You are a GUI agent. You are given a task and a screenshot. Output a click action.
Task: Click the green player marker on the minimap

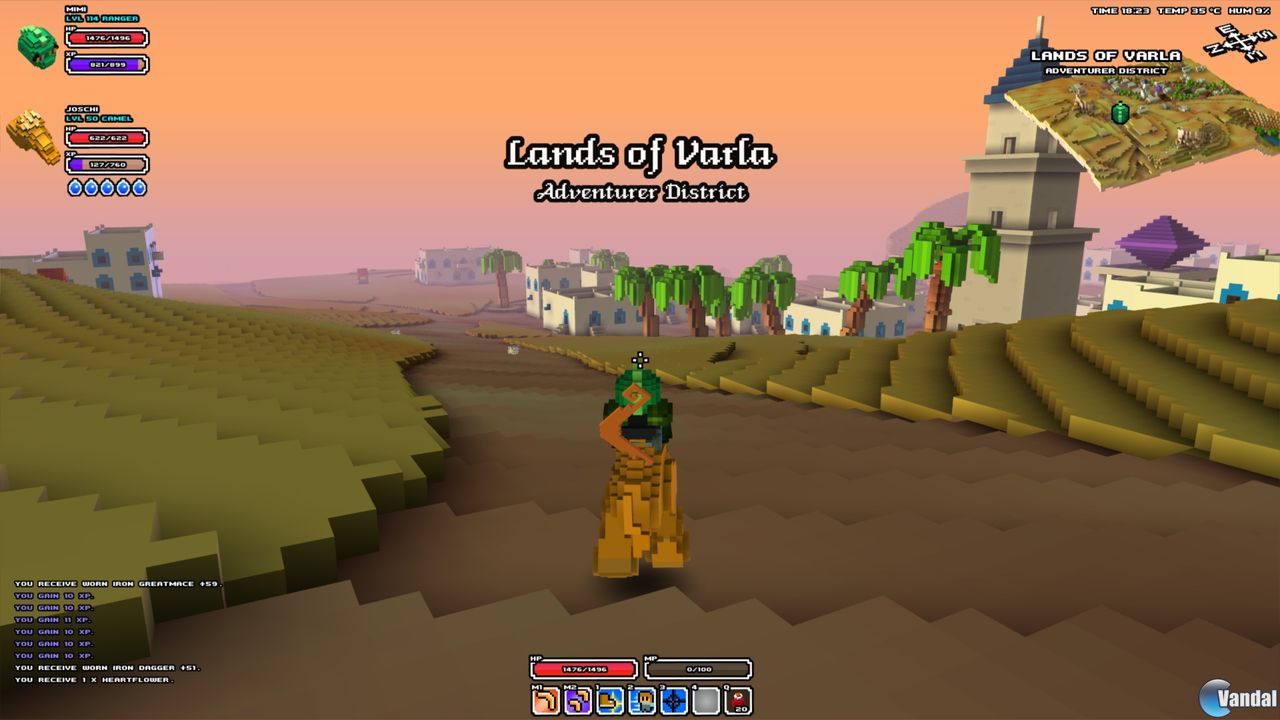pos(1122,113)
